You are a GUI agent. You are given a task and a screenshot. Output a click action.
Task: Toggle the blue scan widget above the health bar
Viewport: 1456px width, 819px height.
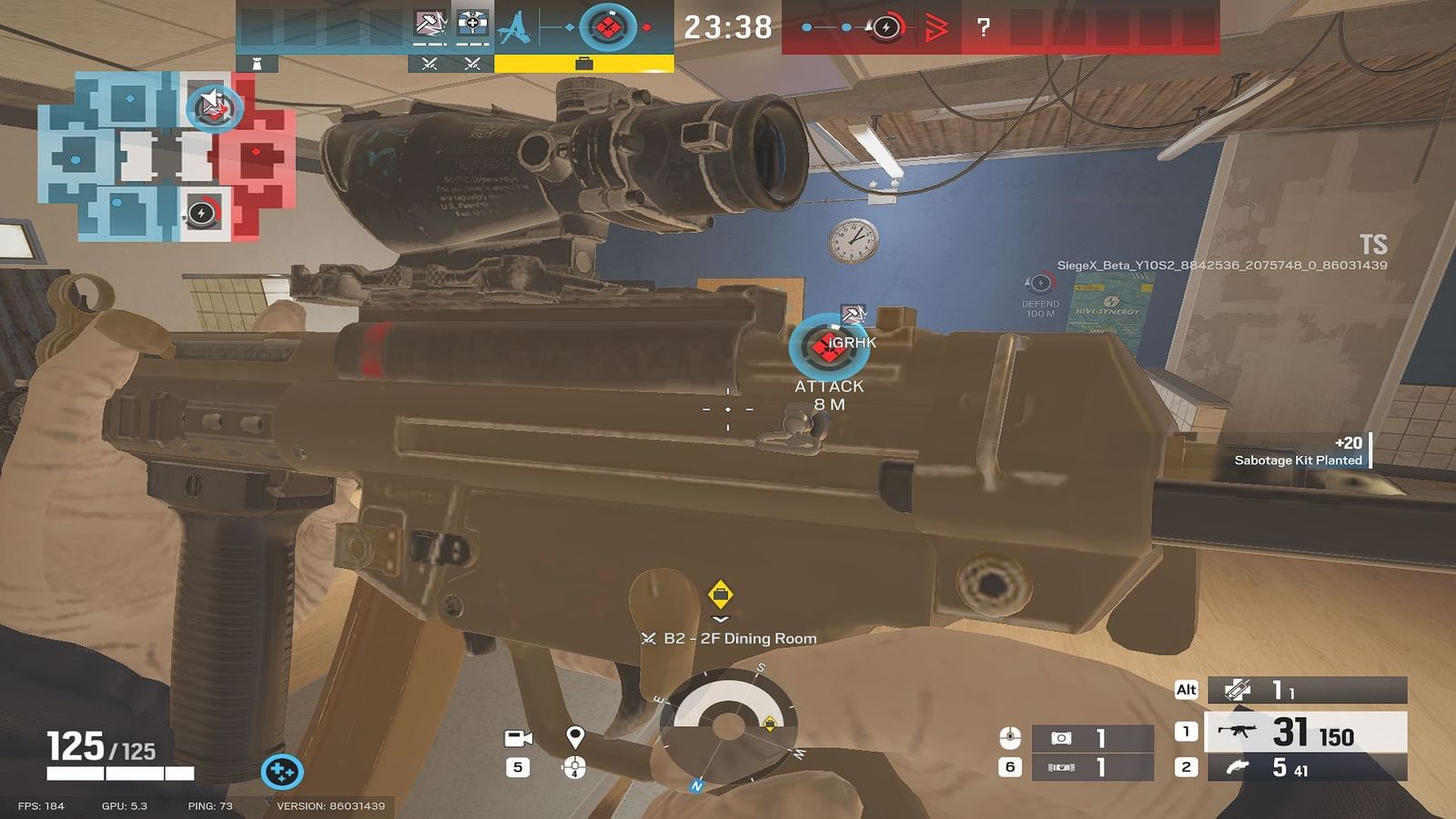tap(283, 771)
